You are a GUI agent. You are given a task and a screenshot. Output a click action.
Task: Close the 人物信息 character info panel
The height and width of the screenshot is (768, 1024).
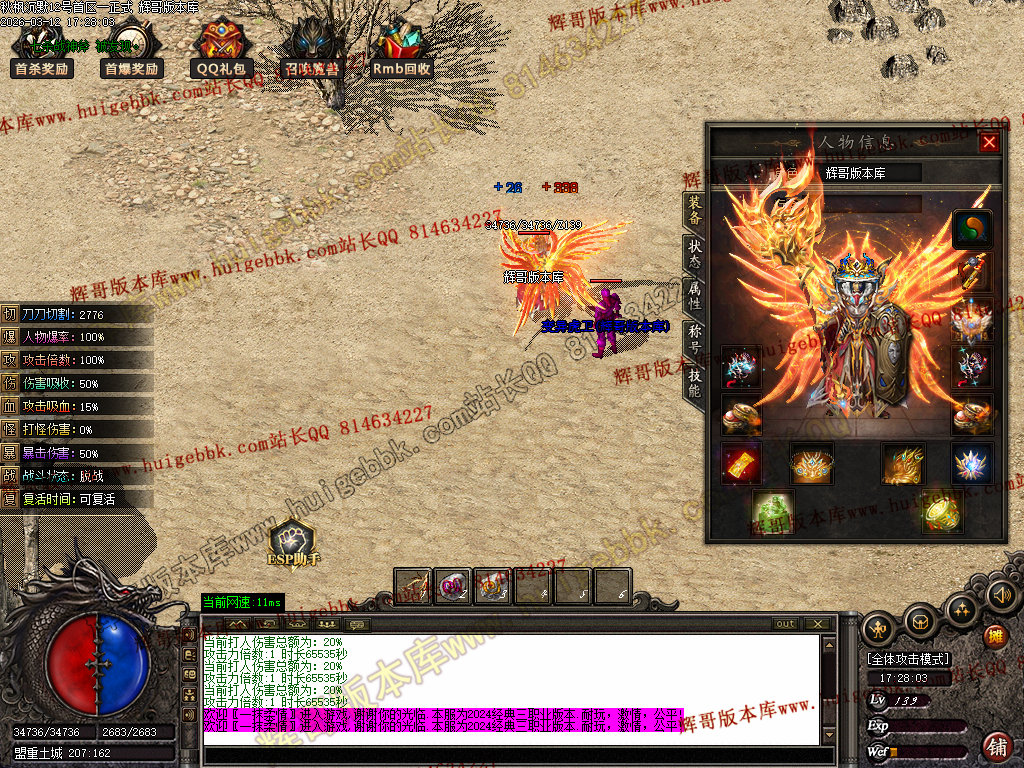pos(989,143)
